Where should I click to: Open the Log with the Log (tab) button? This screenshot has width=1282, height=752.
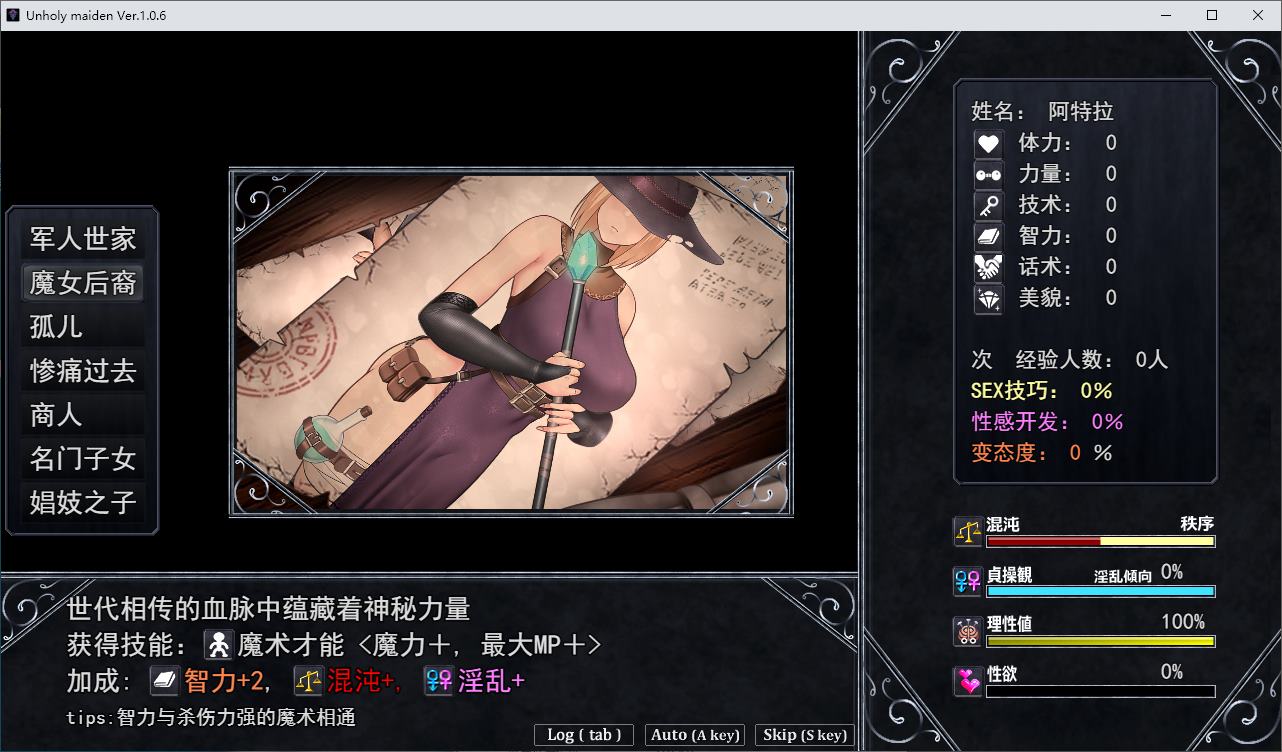[x=583, y=734]
